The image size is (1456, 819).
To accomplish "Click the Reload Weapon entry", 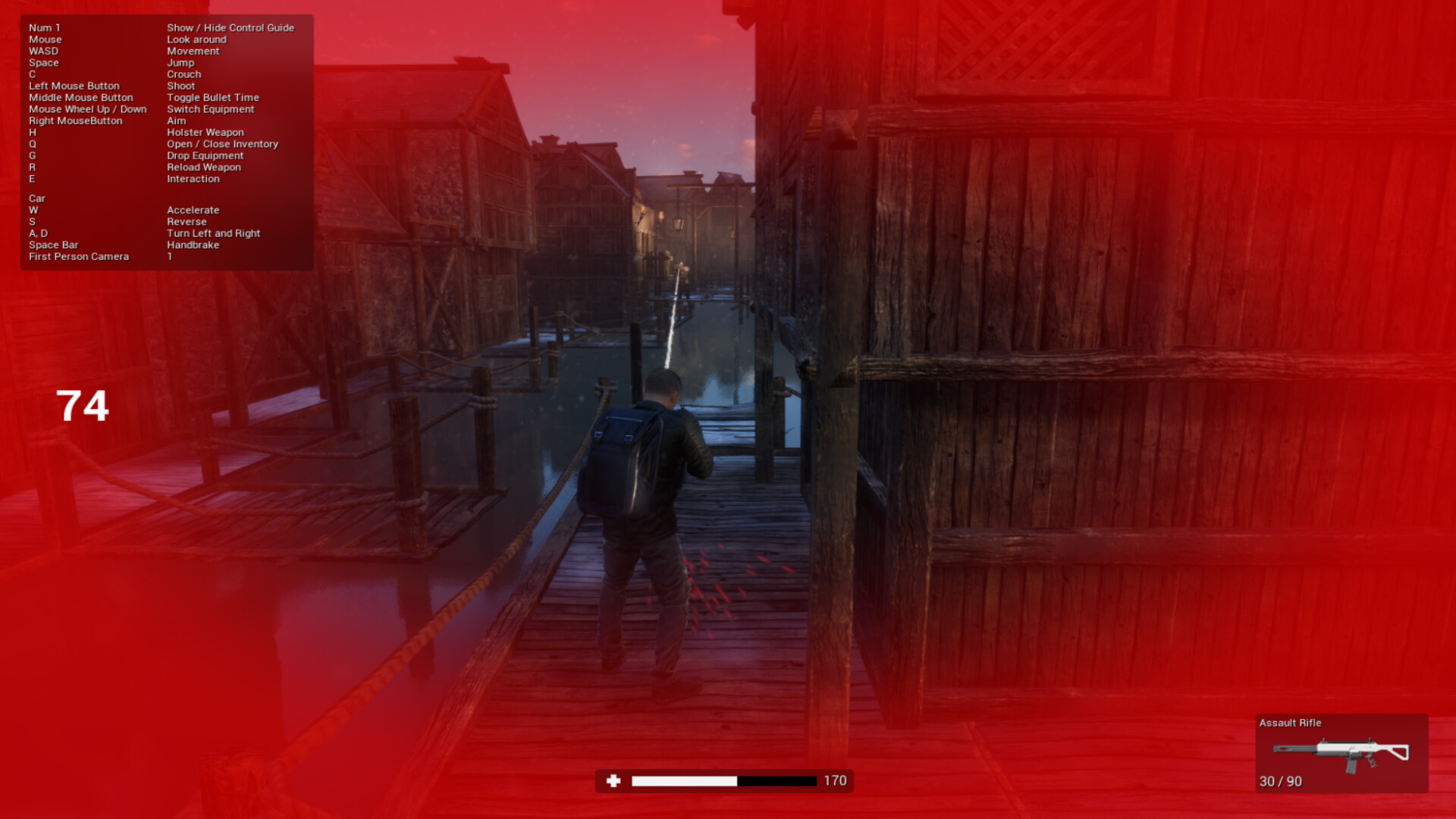I will tap(204, 167).
